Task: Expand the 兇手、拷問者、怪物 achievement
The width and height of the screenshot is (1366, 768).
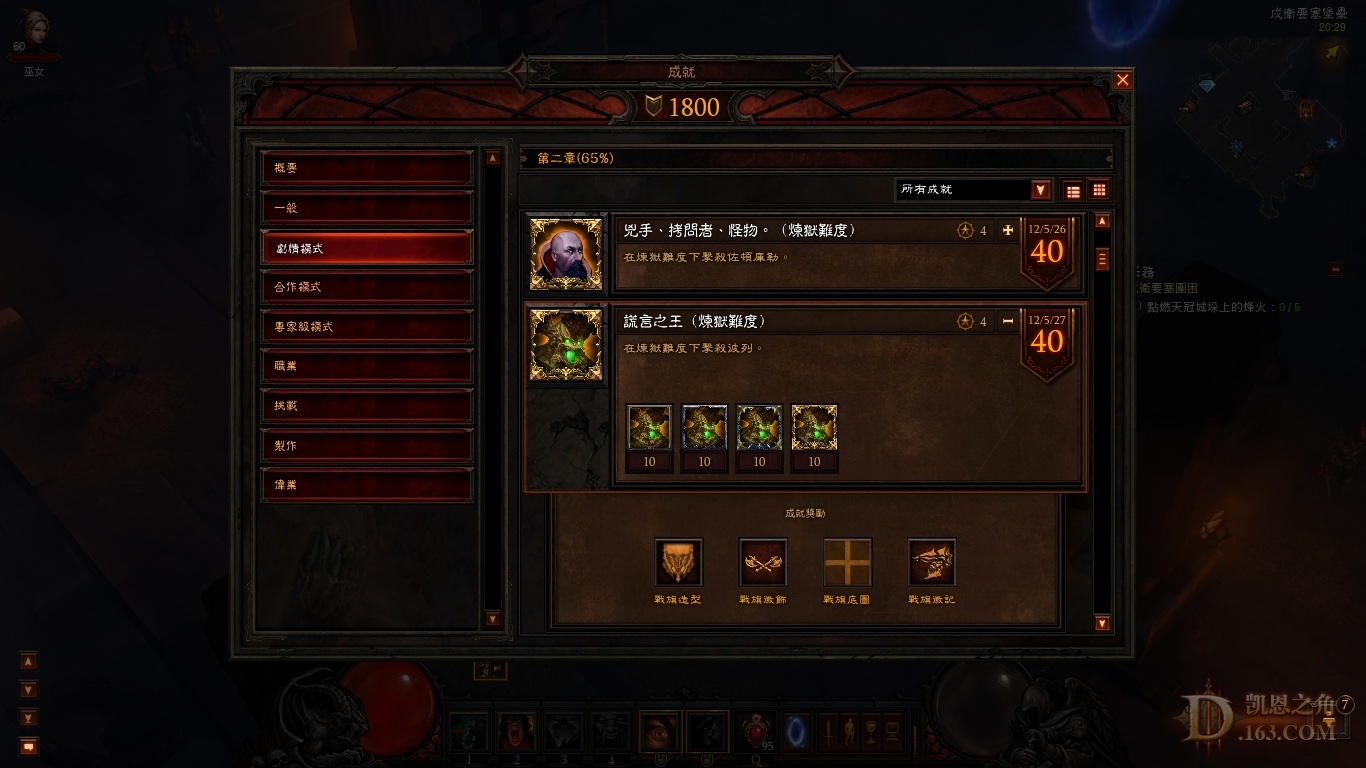Action: 1007,230
